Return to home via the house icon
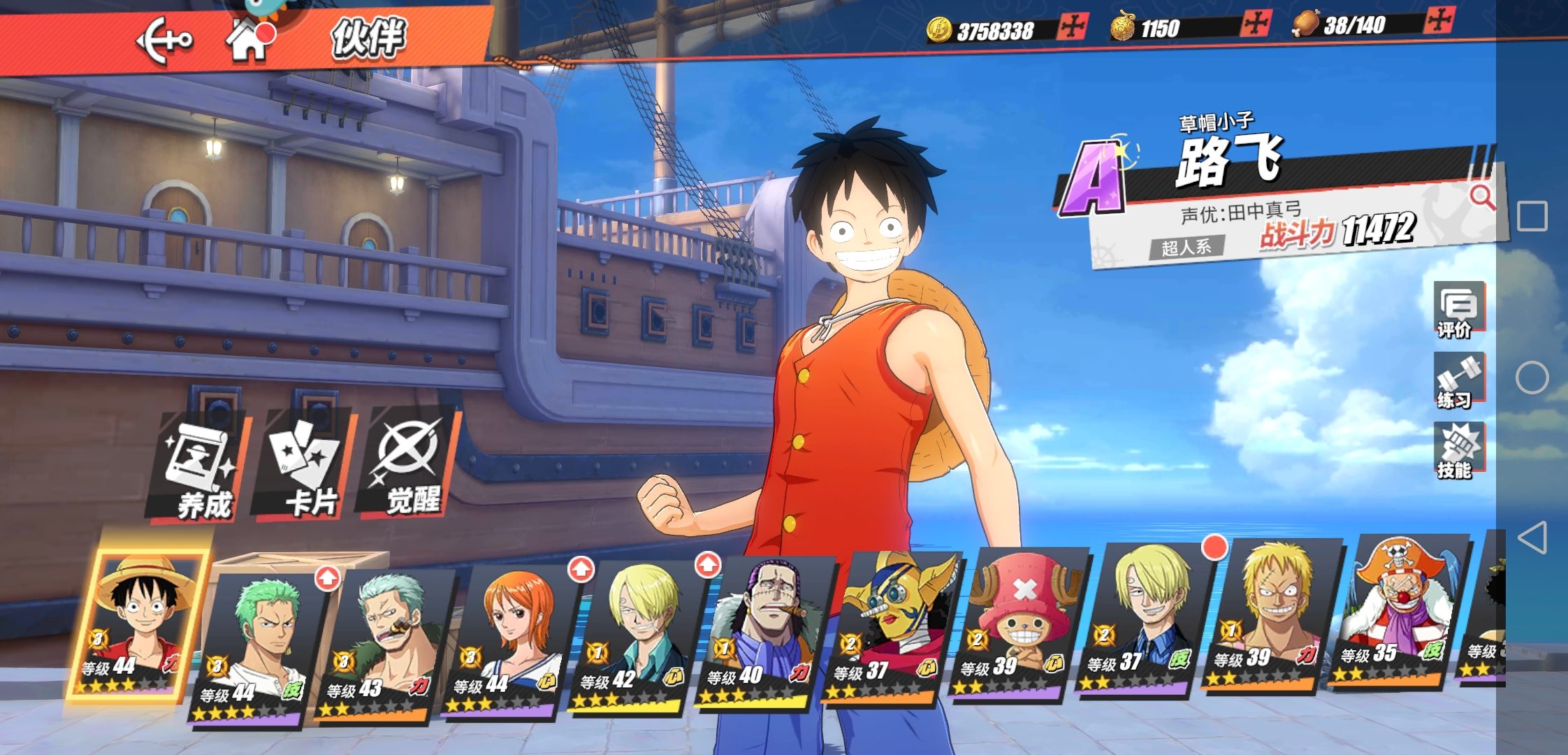The image size is (1568, 755). (x=247, y=41)
